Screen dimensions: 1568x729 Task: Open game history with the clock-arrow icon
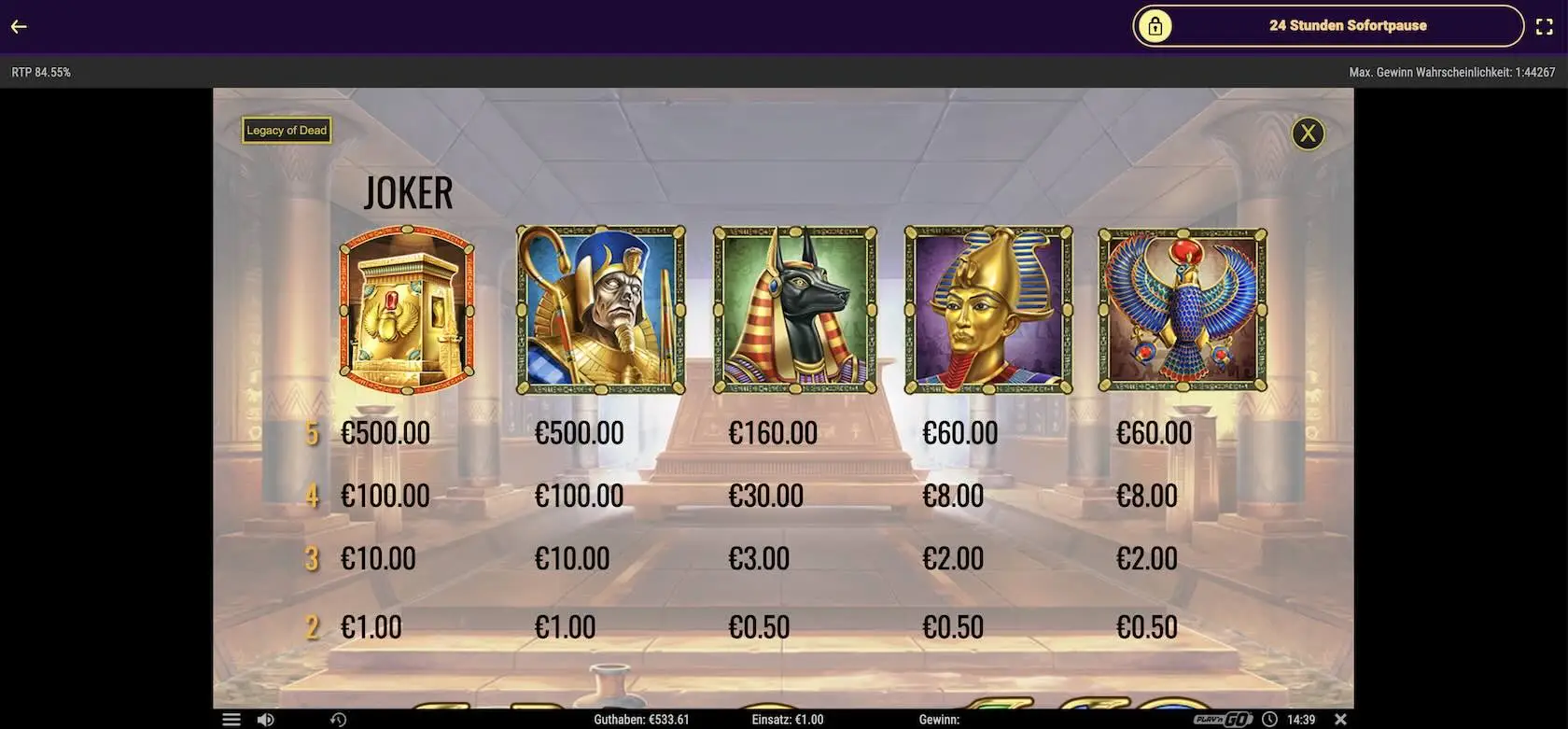pos(338,720)
